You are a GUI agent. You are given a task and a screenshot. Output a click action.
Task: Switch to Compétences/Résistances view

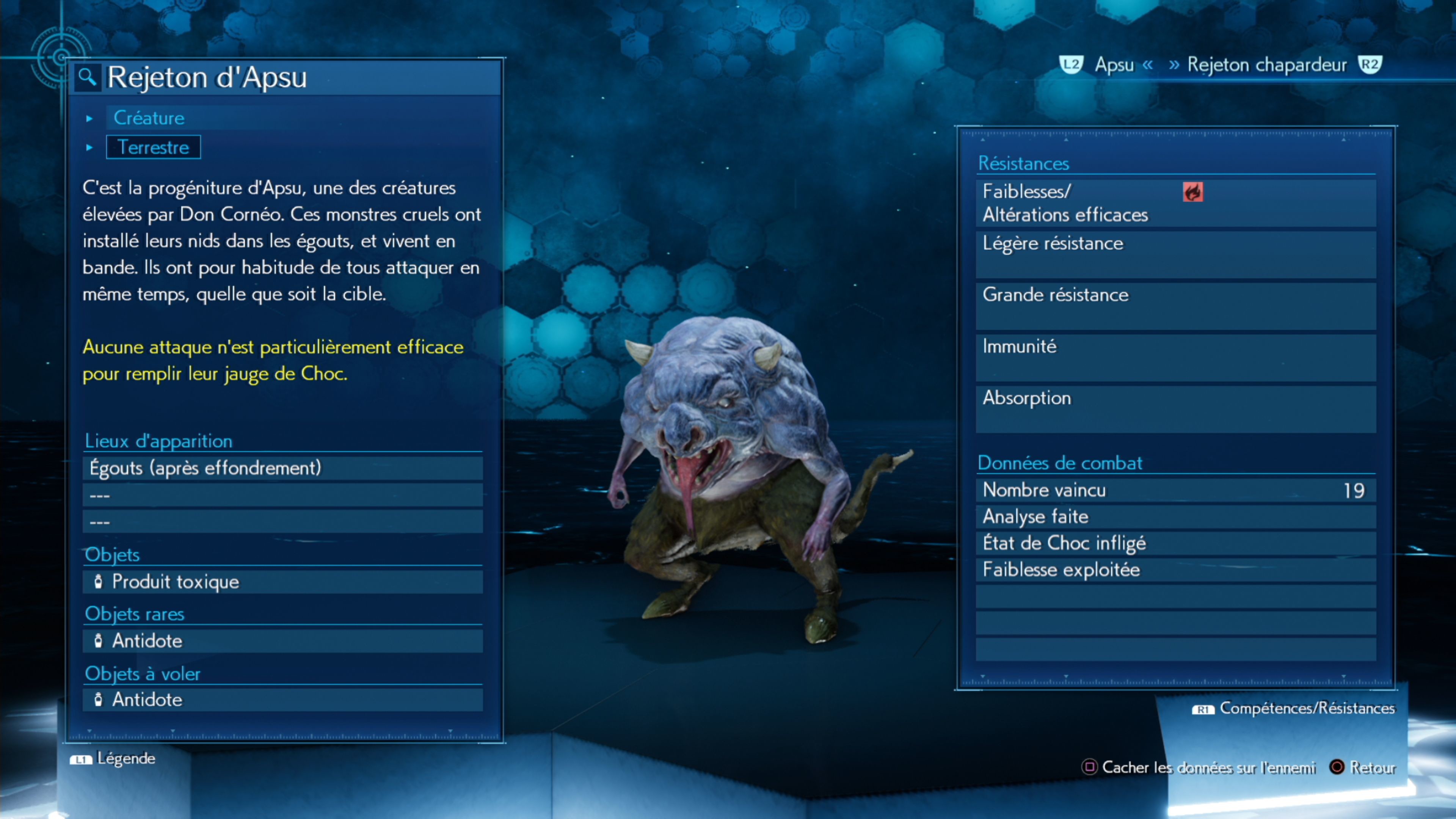(1294, 708)
